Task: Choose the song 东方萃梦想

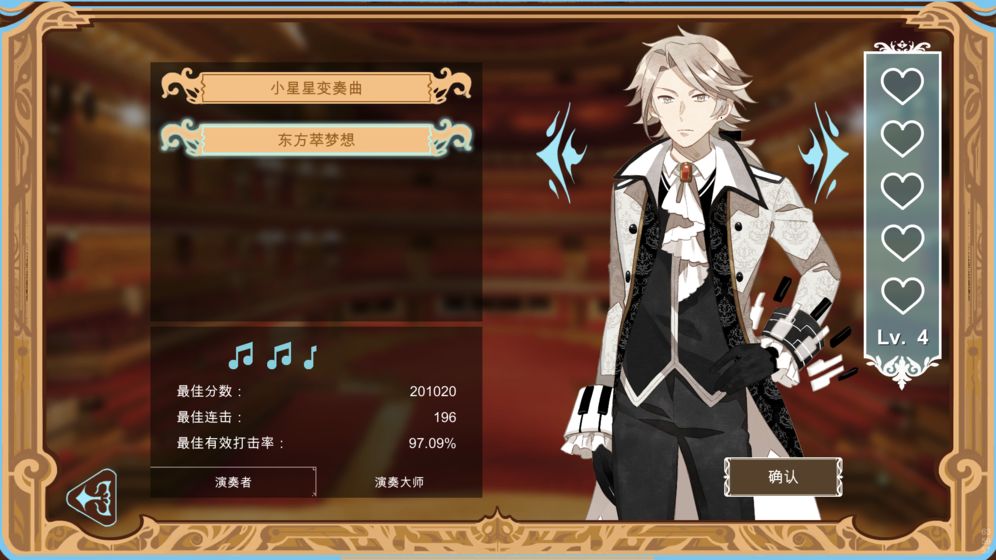Action: coord(316,140)
